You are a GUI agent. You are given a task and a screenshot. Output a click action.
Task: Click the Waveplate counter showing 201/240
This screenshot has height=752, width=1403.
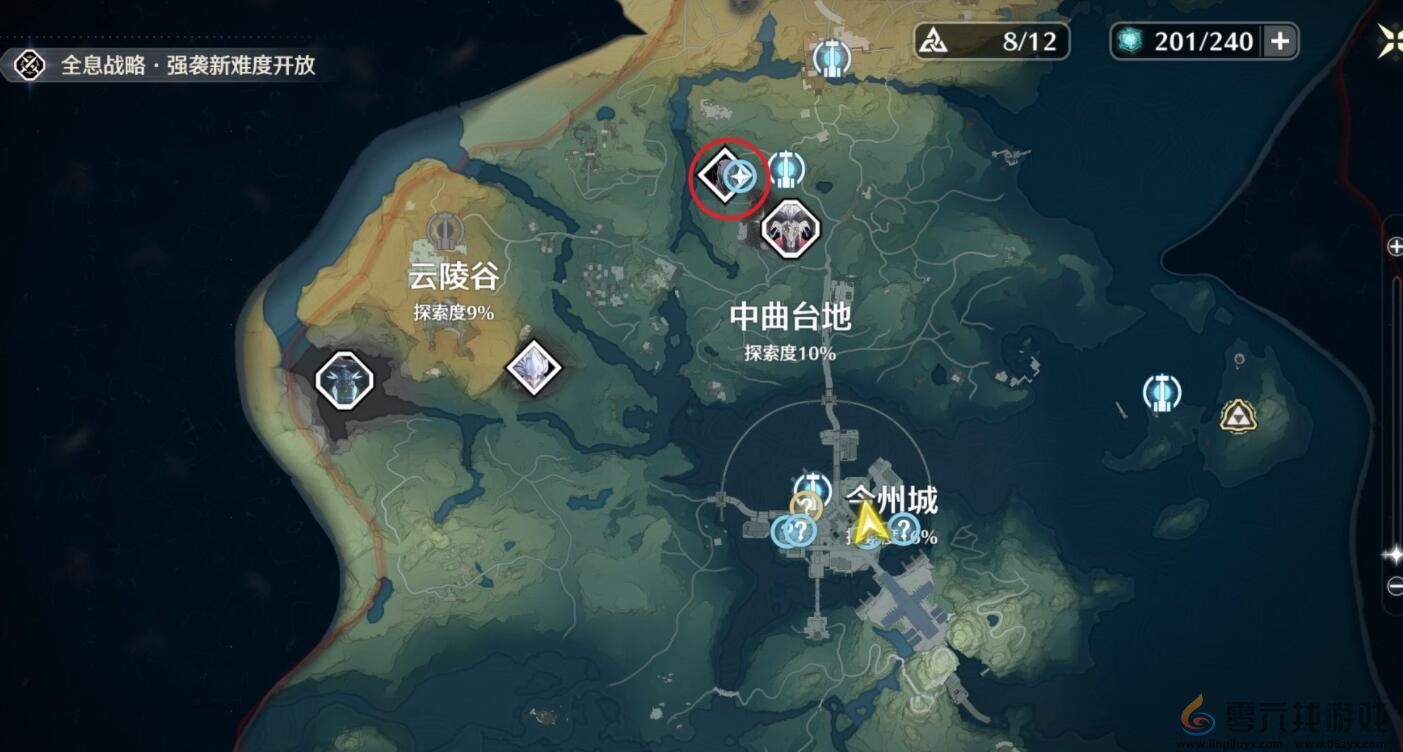coord(1190,41)
